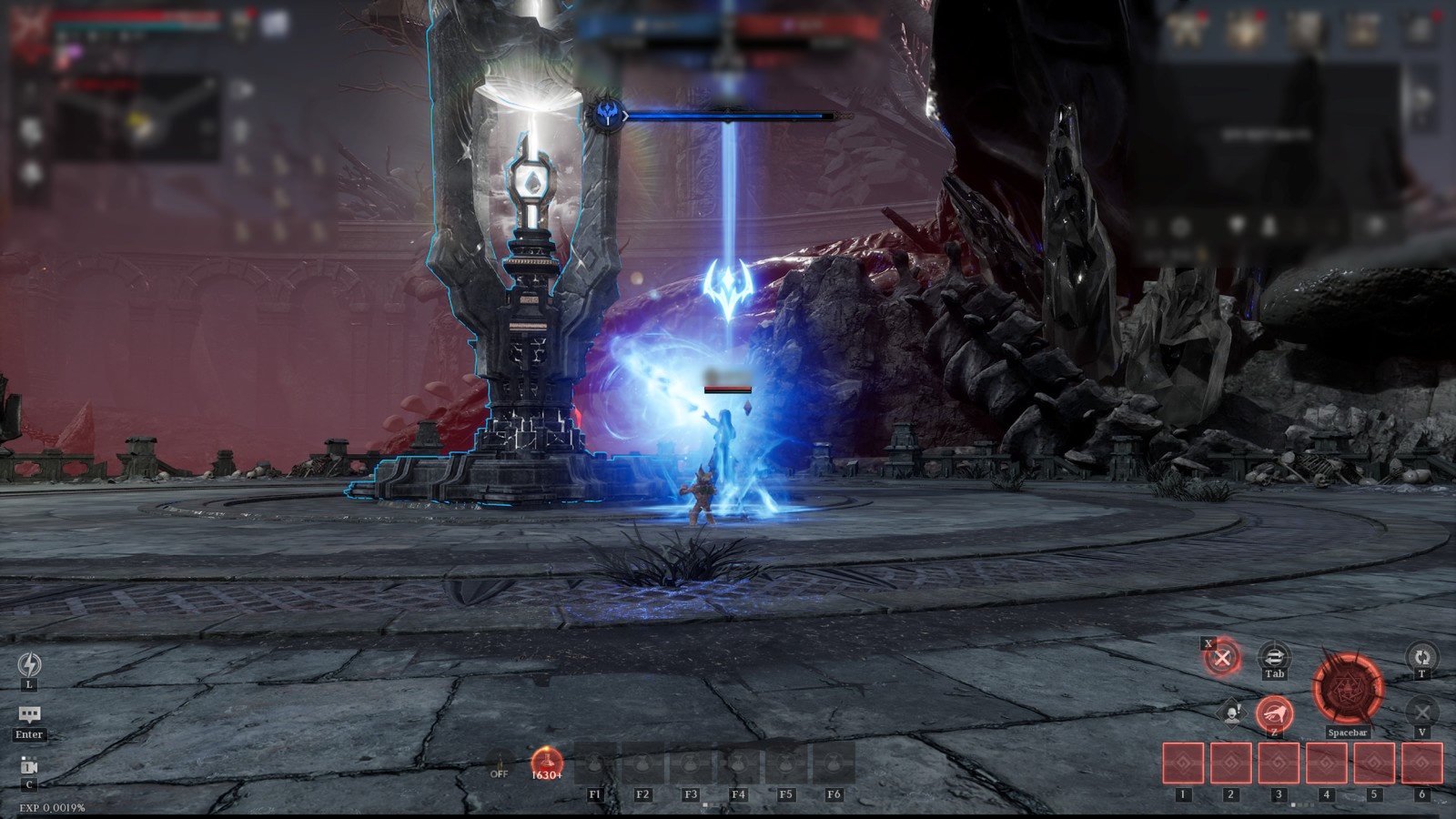Open the chat speech bubble
The width and height of the screenshot is (1456, 819).
[29, 715]
